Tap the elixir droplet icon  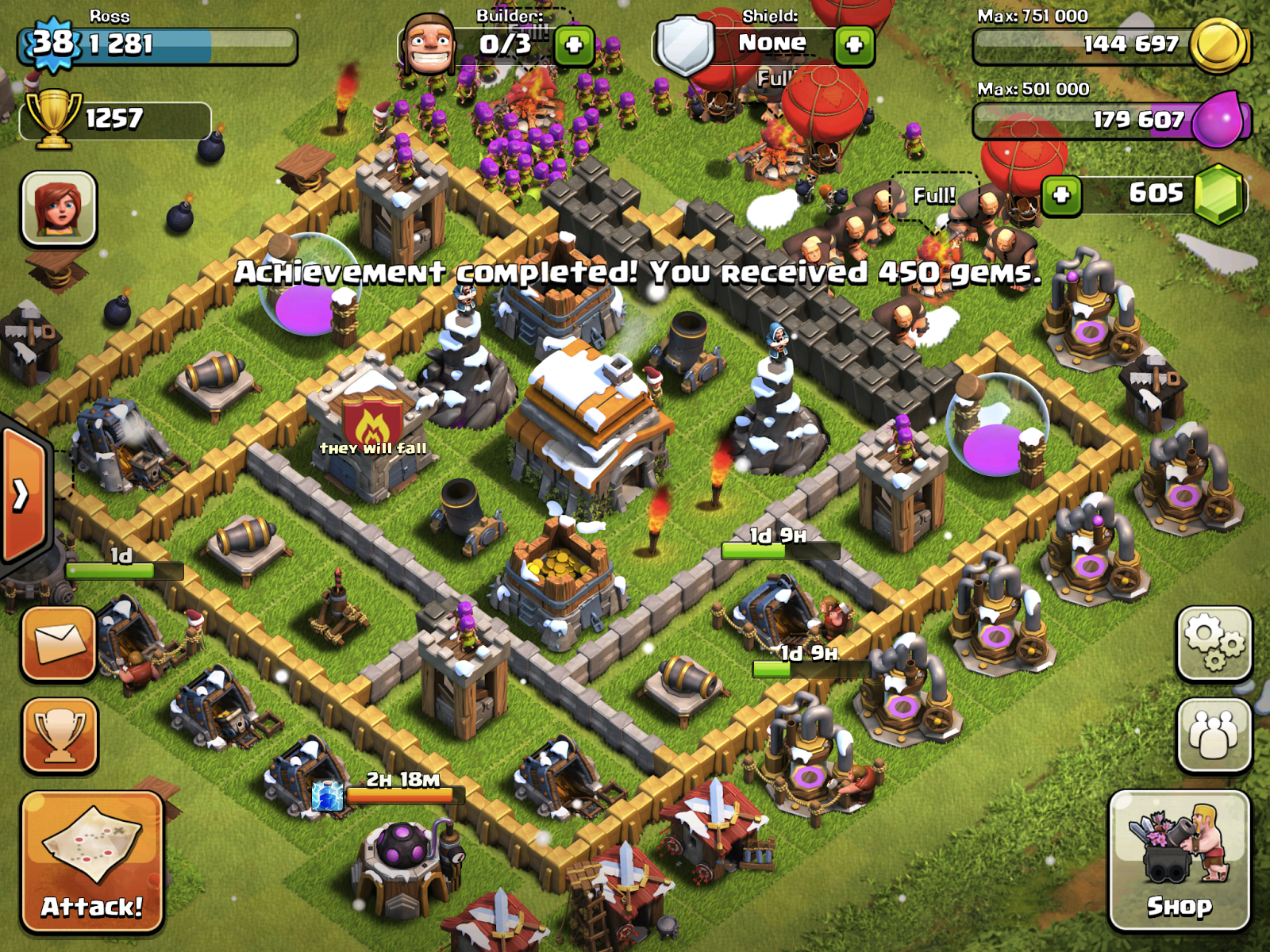click(1220, 121)
